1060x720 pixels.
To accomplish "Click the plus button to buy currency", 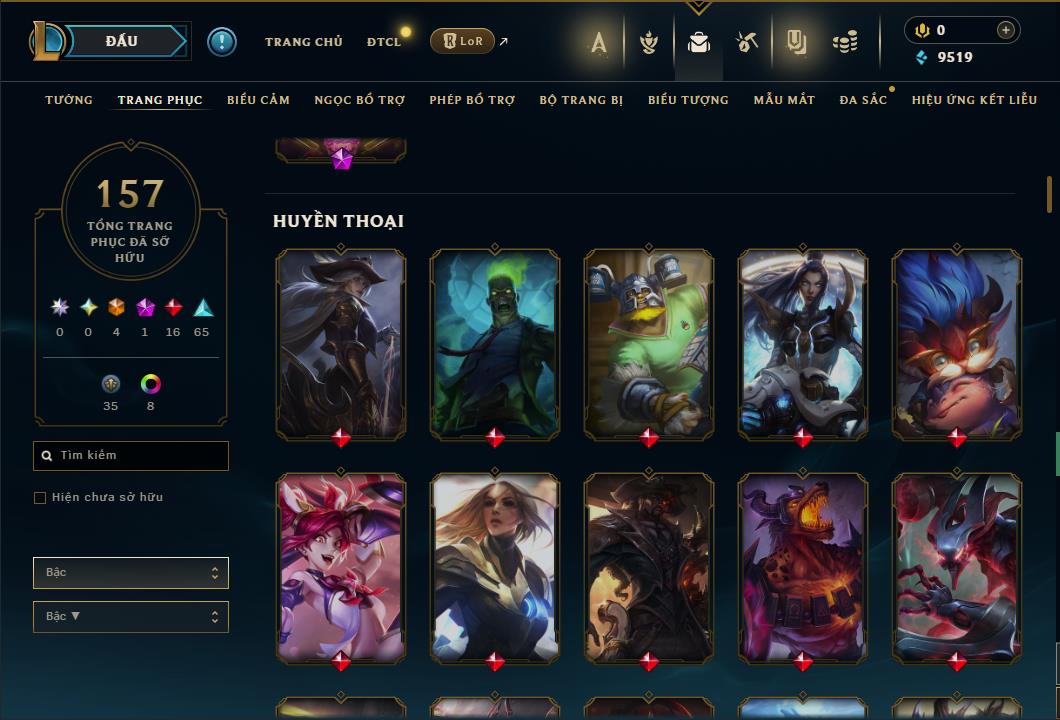I will (1006, 31).
